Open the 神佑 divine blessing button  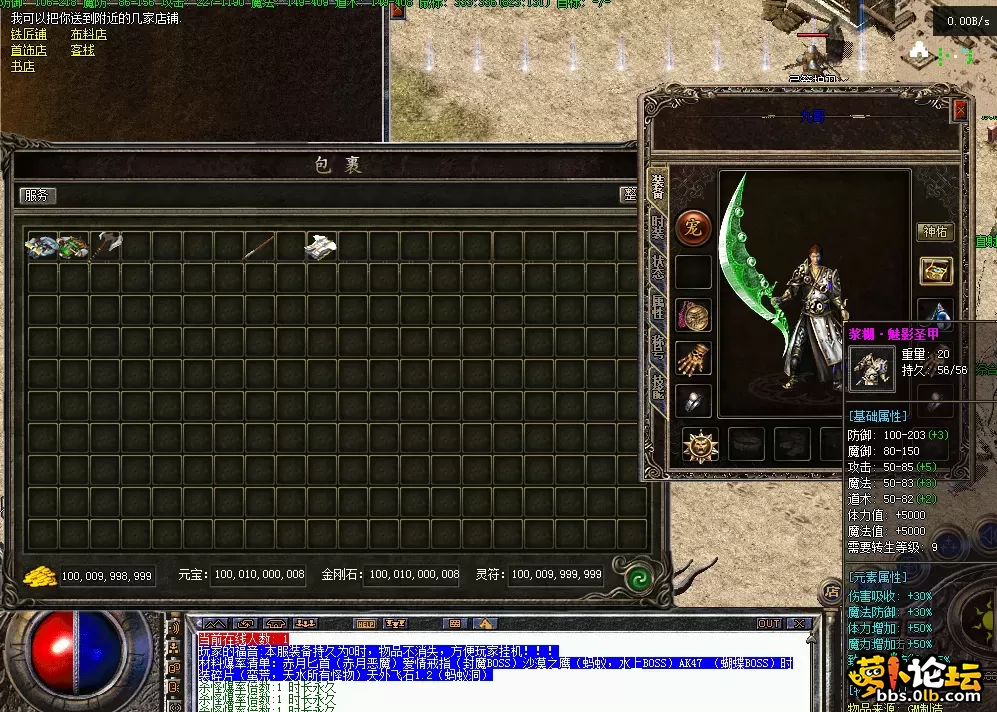click(935, 232)
